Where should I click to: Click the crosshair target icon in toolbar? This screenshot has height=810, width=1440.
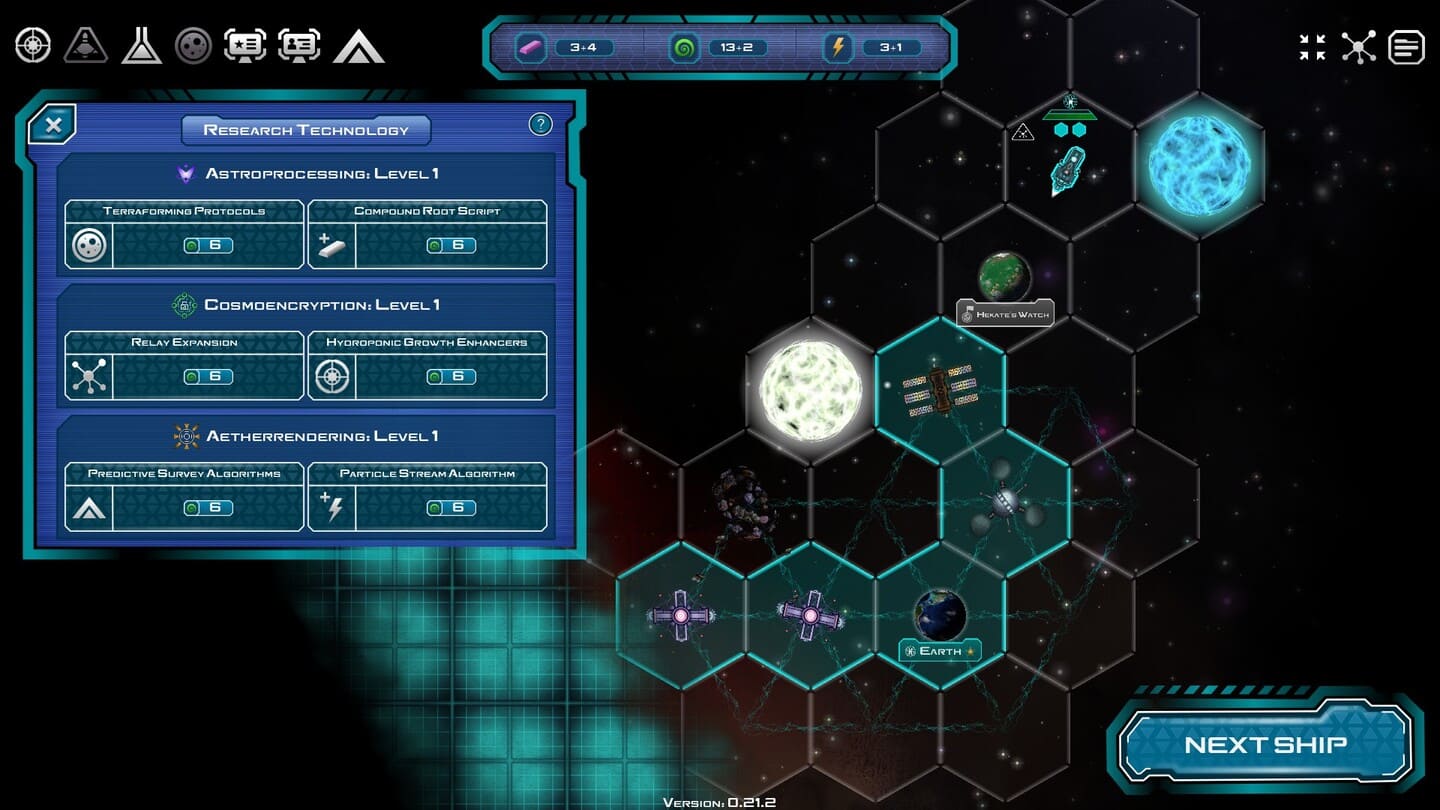pos(33,45)
